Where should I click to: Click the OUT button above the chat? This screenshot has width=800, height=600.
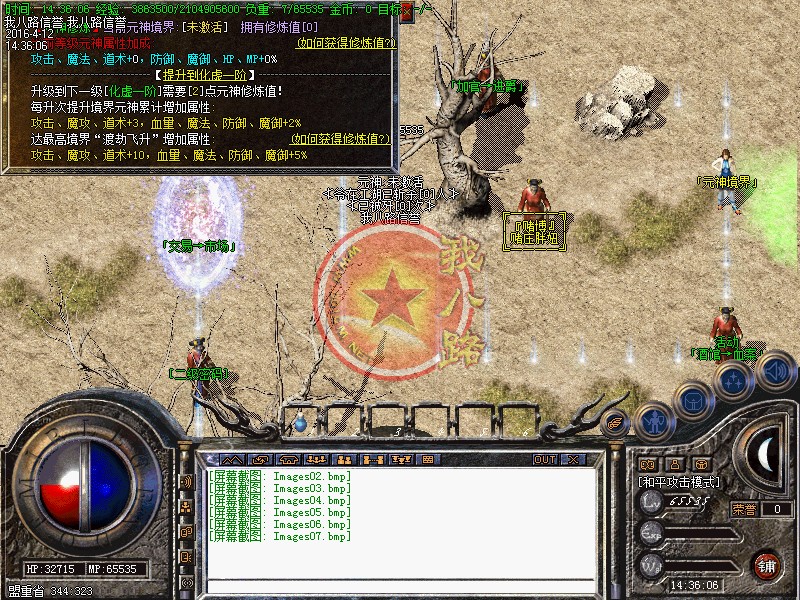point(545,459)
